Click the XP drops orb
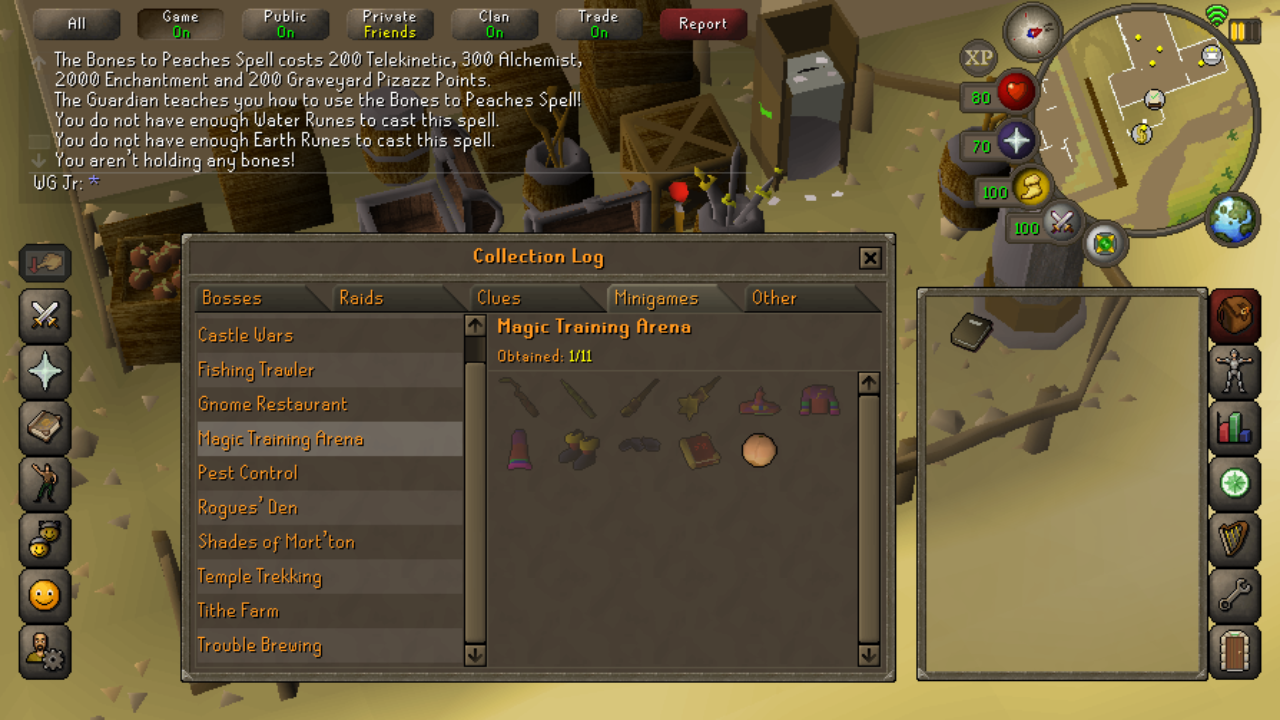The image size is (1280, 720). [x=978, y=58]
